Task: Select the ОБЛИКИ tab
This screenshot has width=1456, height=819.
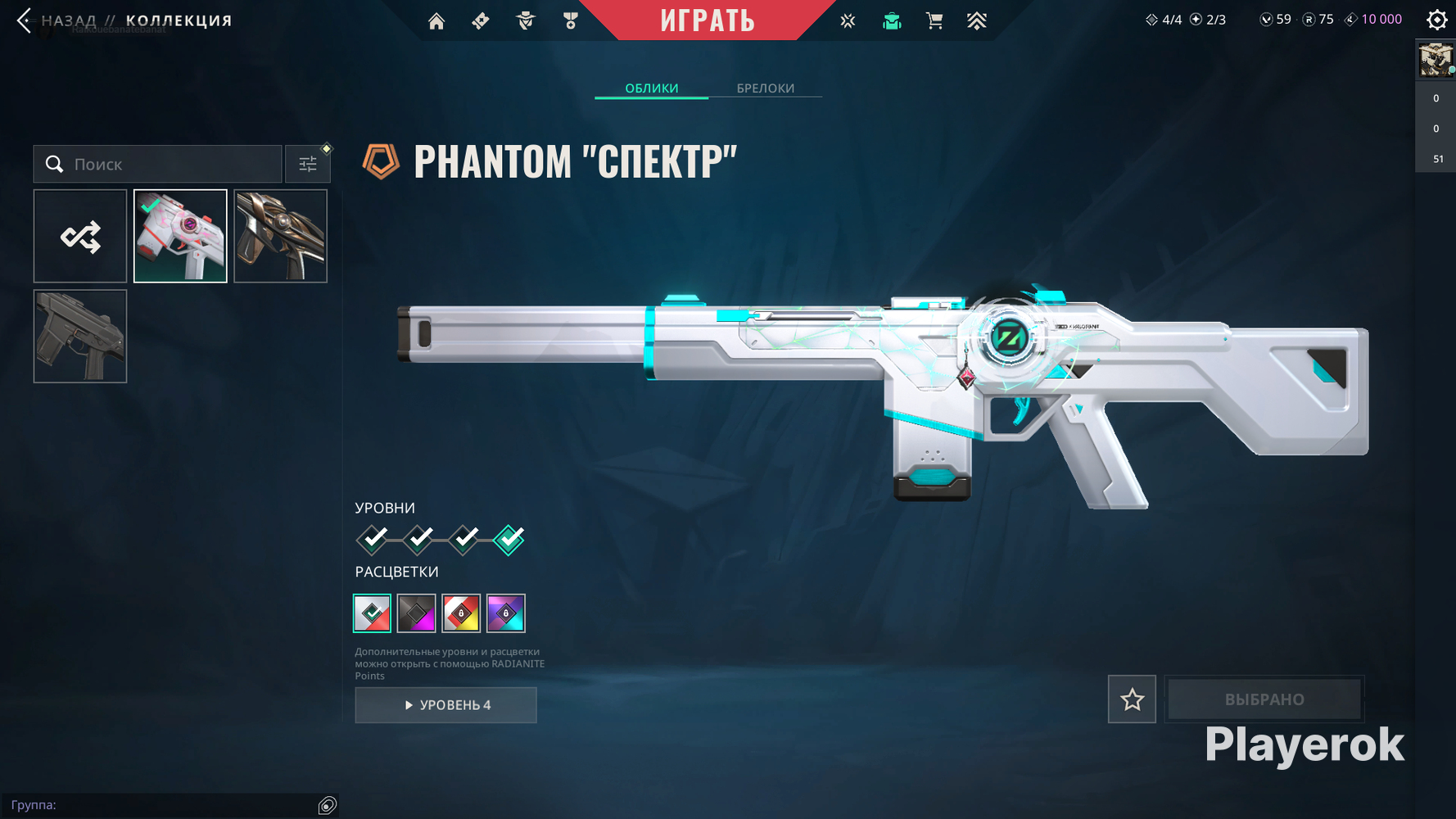Action: point(651,88)
